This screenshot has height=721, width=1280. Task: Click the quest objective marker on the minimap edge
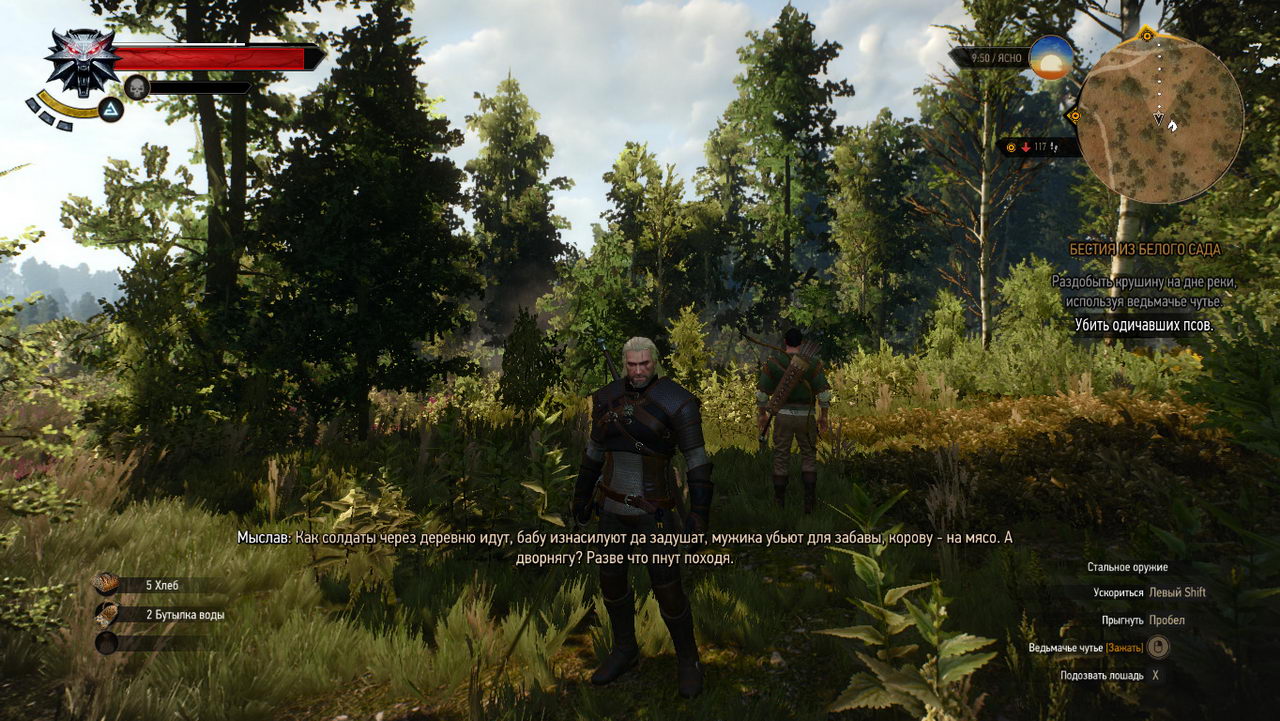[x=1147, y=35]
